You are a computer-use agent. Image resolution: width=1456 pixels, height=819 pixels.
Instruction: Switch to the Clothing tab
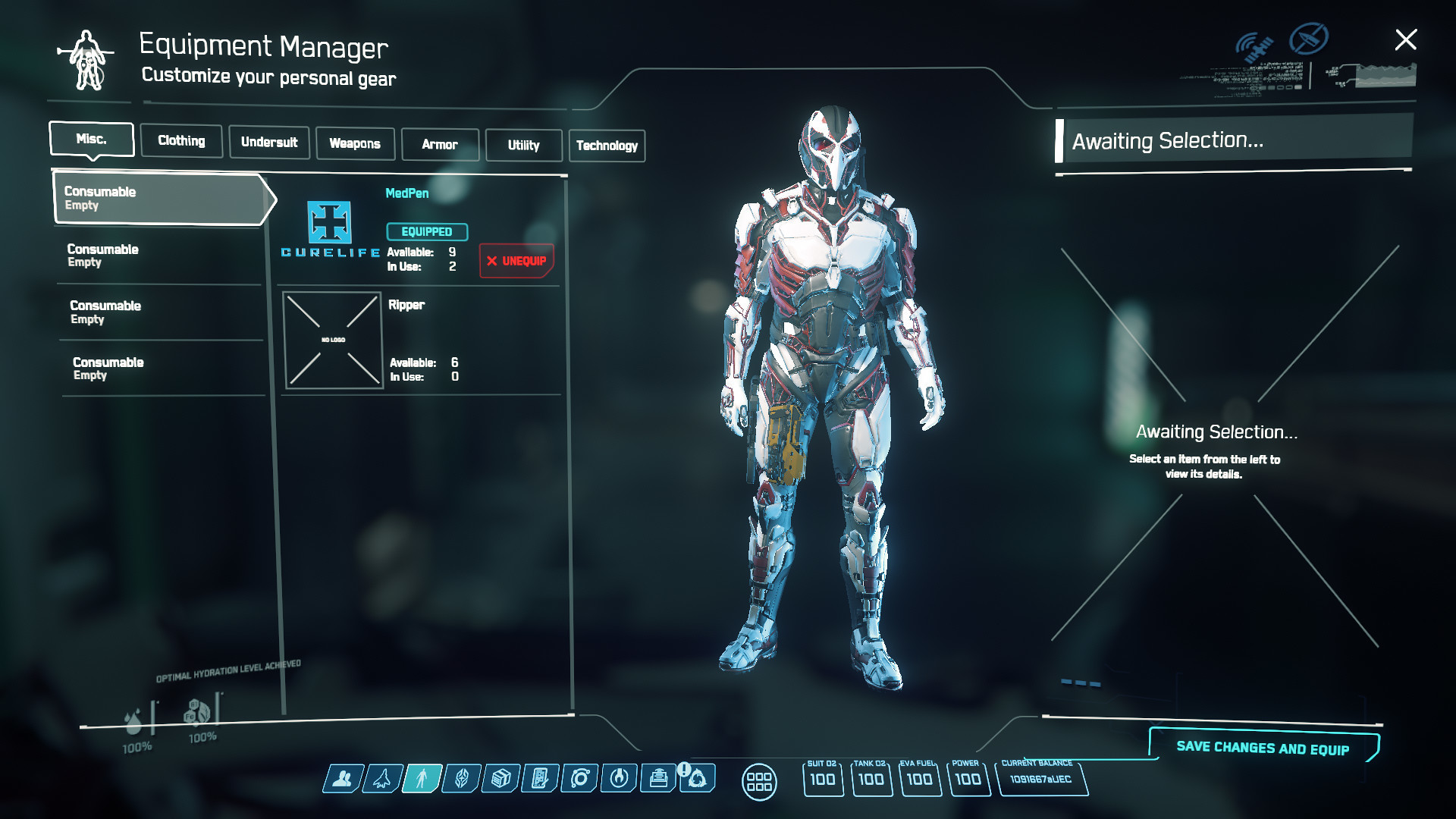(x=181, y=141)
